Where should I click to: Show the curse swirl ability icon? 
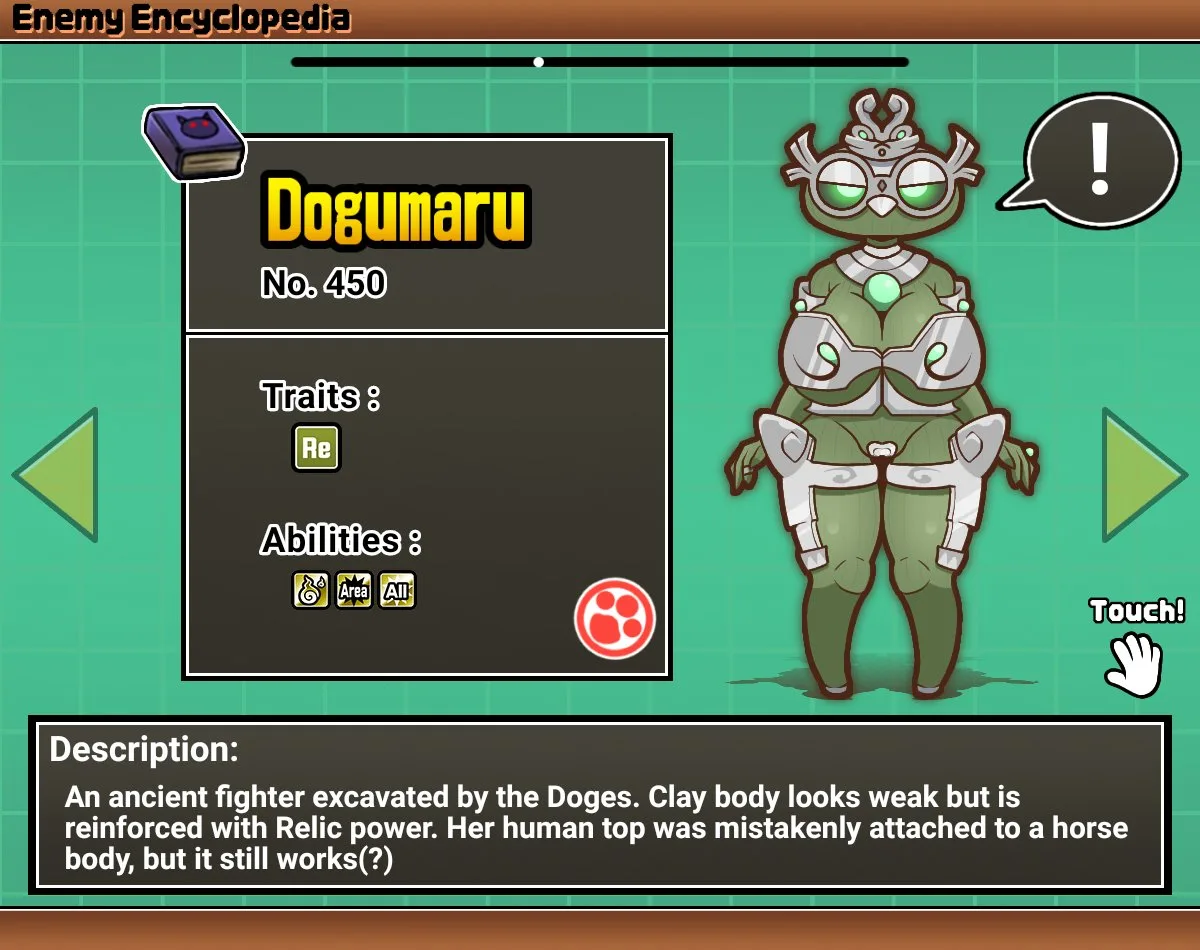point(311,591)
